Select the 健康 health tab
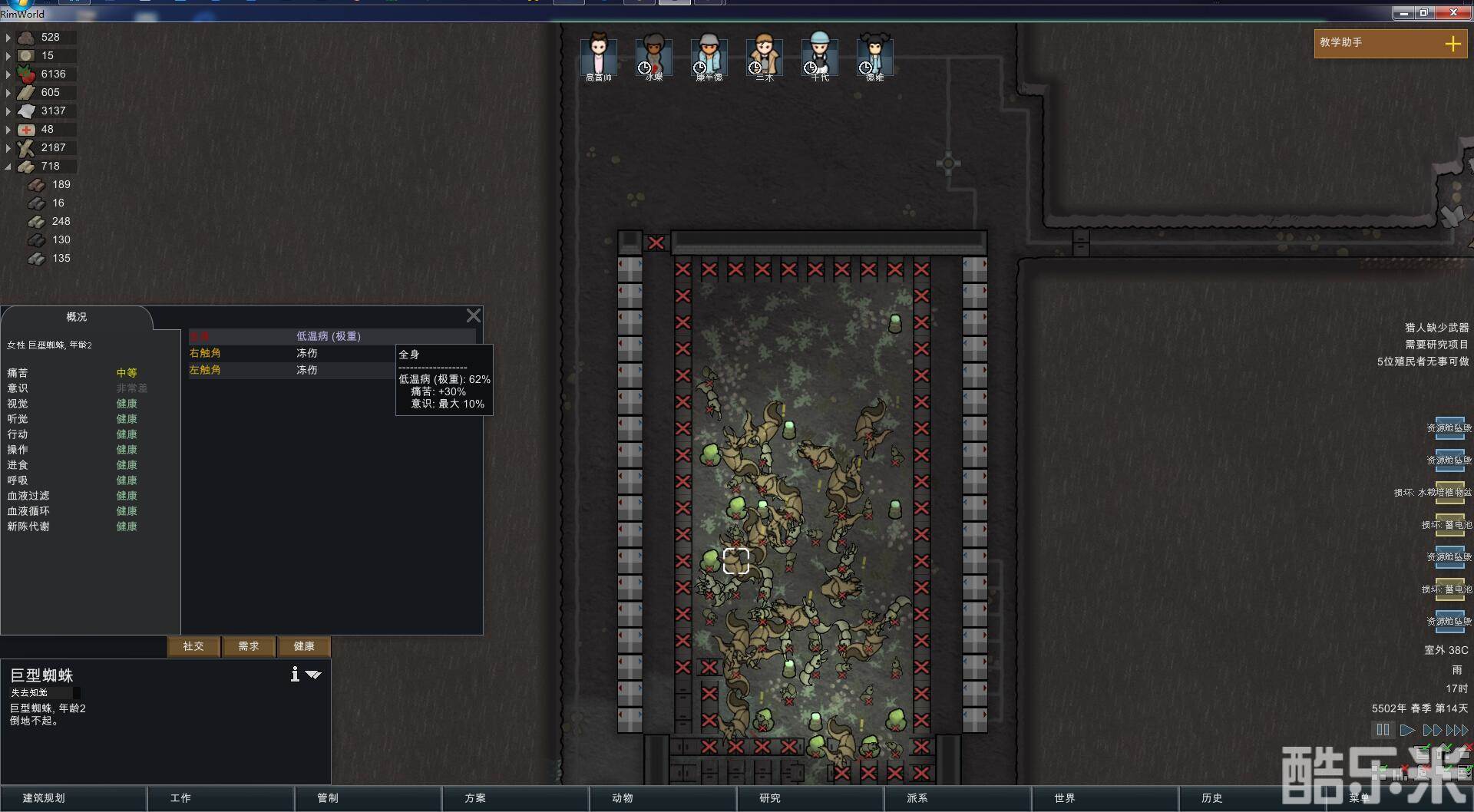 304,646
